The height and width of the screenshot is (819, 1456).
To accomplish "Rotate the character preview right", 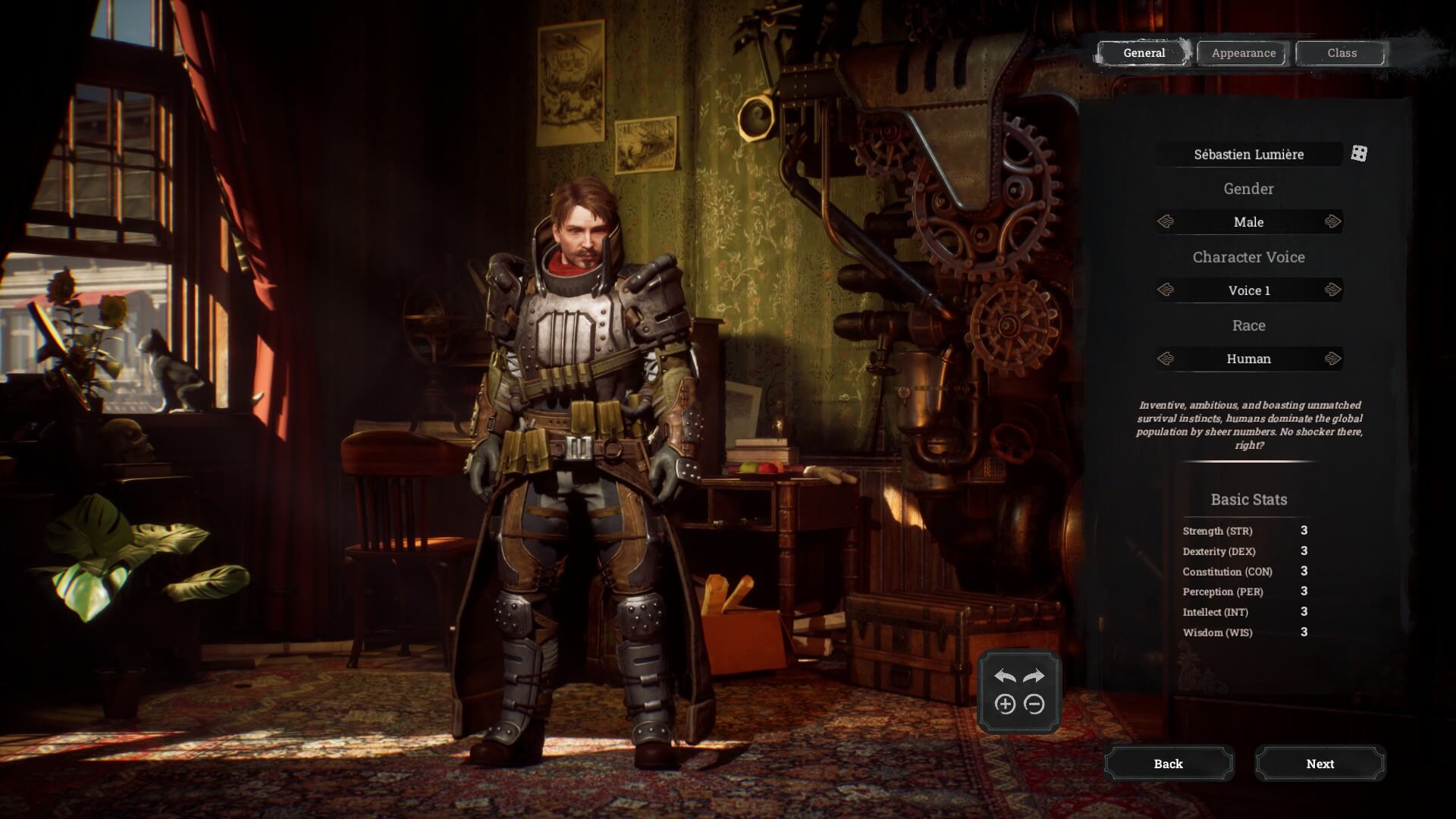I will pos(1034,676).
